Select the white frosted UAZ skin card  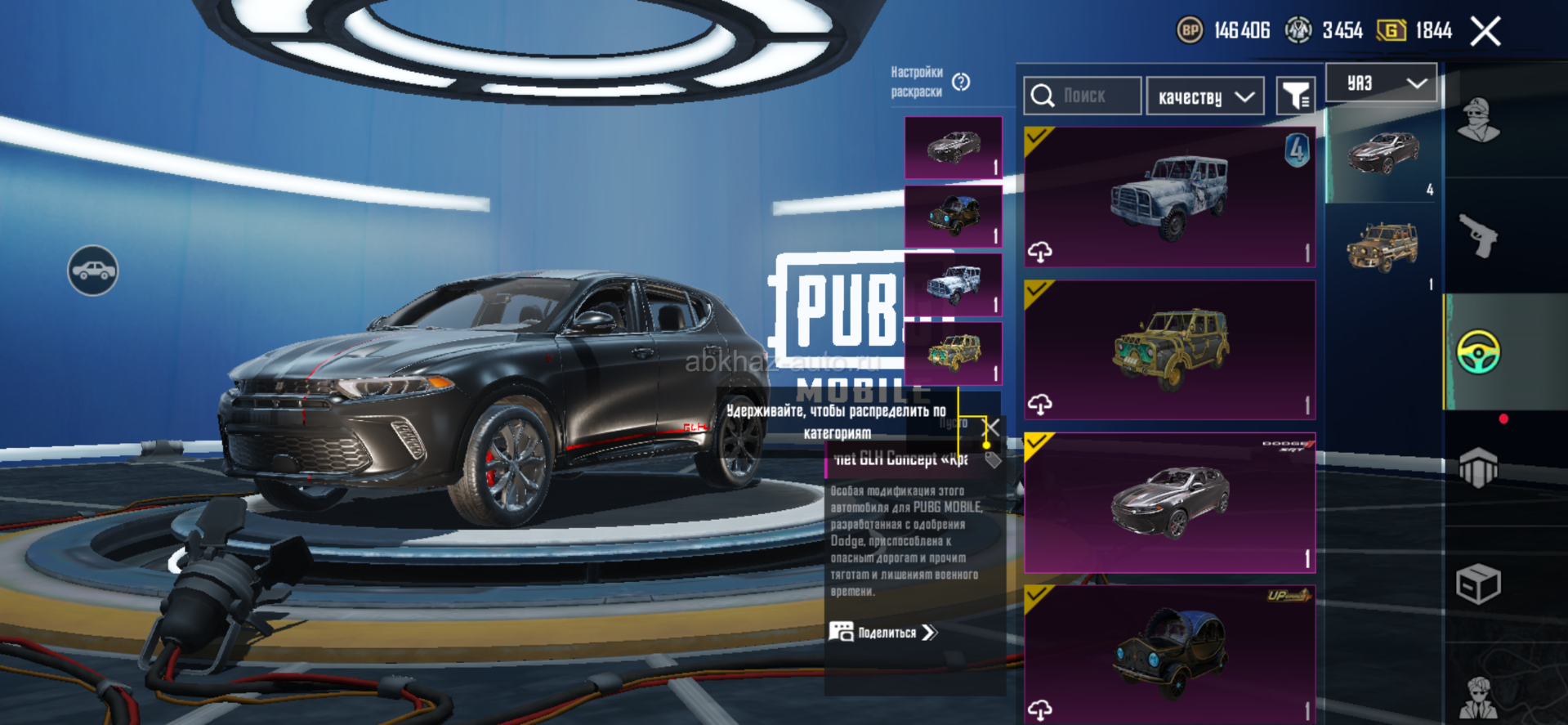pos(1169,196)
